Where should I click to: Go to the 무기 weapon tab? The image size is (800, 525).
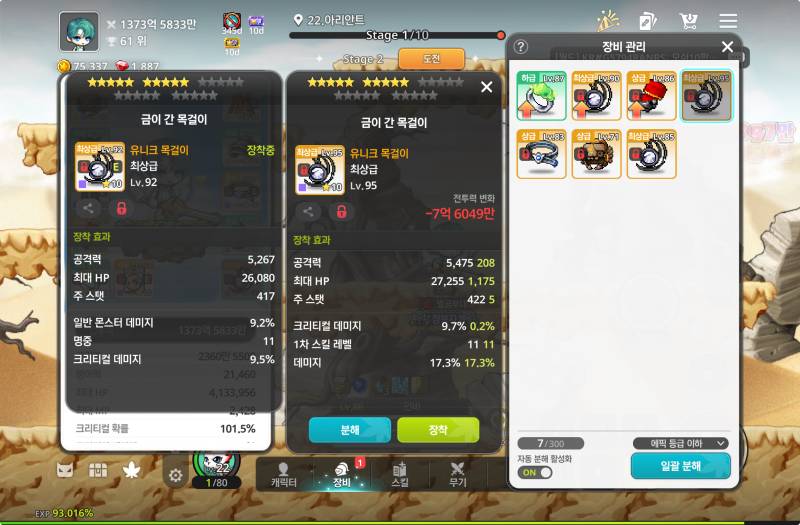(458, 474)
